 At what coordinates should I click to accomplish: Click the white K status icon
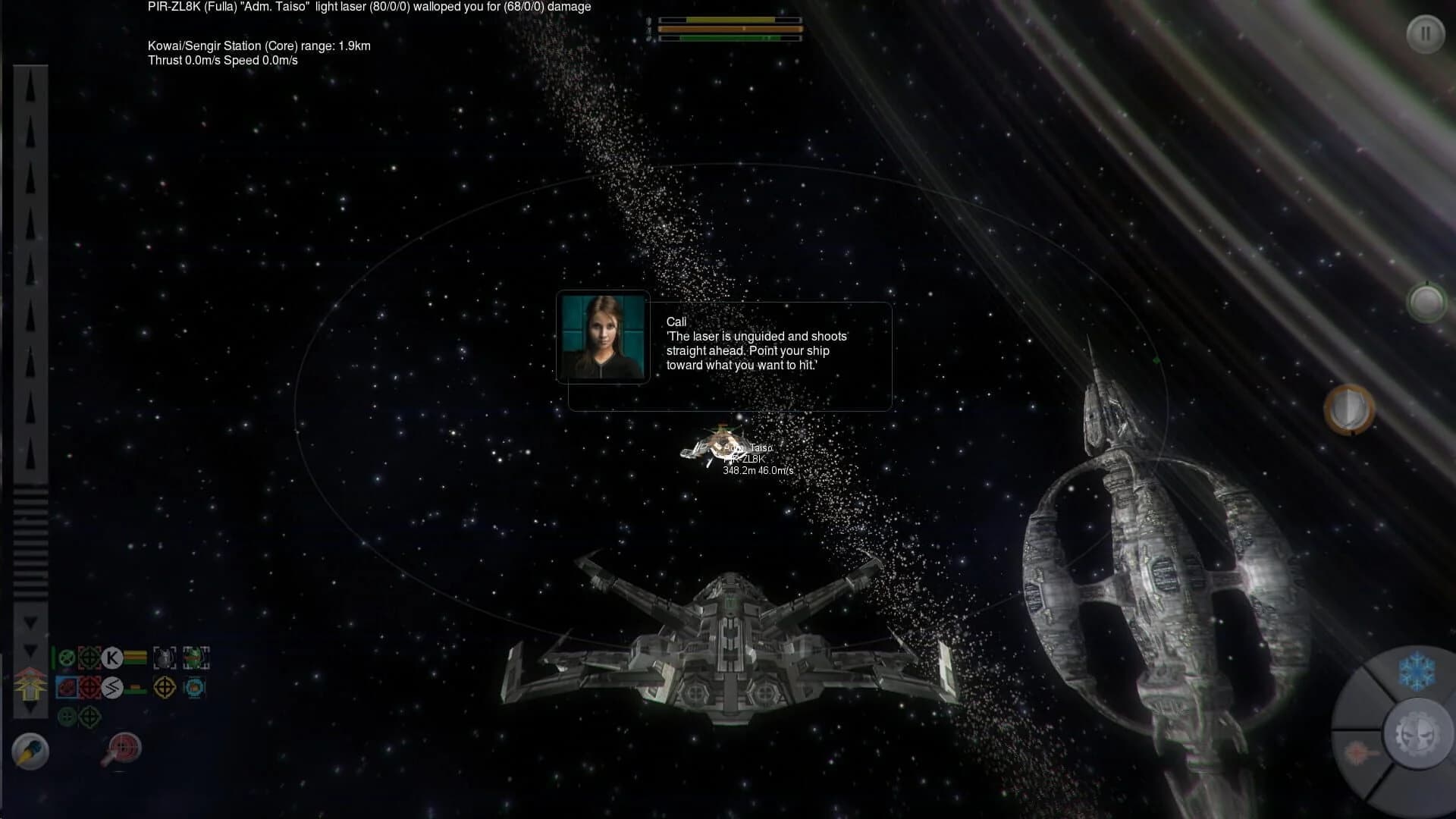112,658
